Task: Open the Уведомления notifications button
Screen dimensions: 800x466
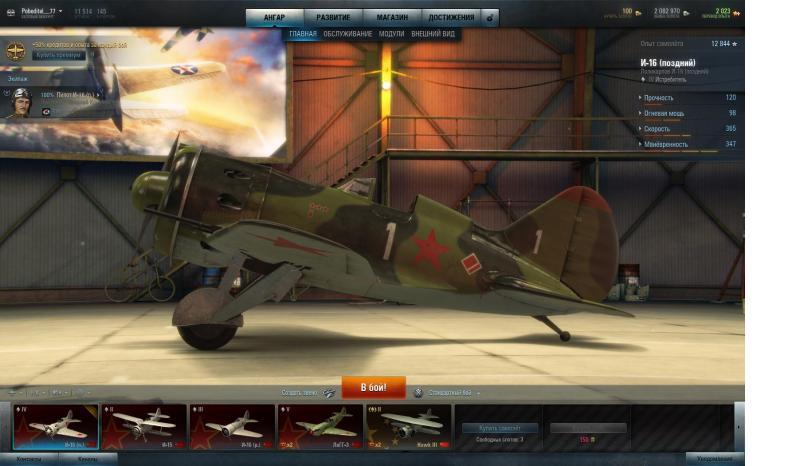Action: [x=714, y=459]
